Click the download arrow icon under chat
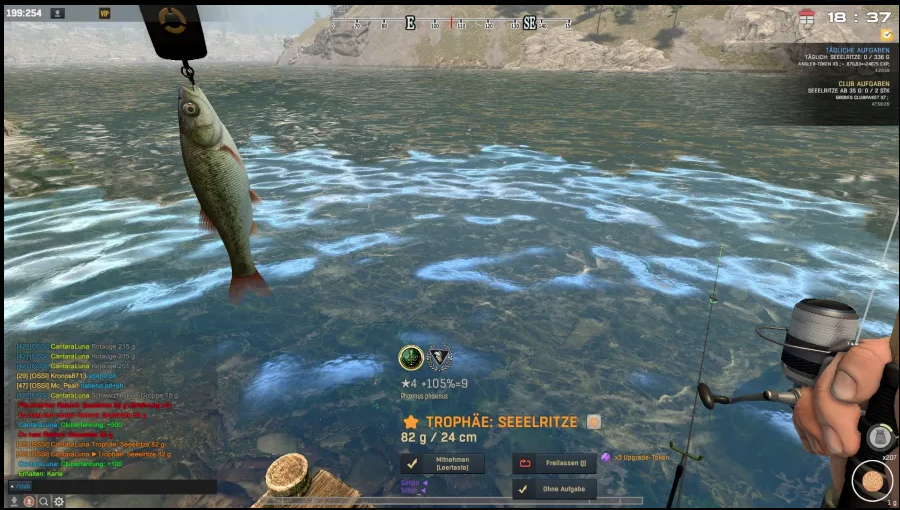This screenshot has width=900, height=510. click(x=14, y=501)
